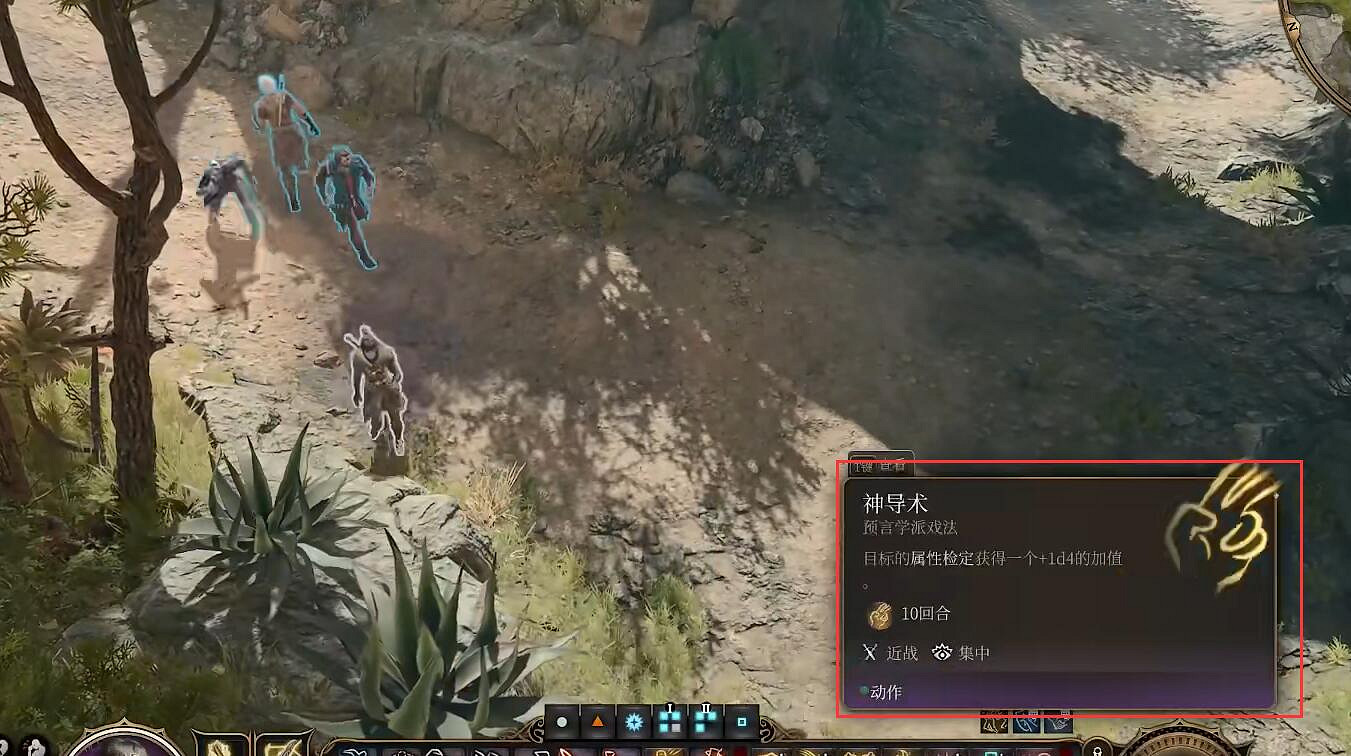Click the faint spell icon left of the red slot
The height and width of the screenshot is (756, 1351).
[x=715, y=750]
